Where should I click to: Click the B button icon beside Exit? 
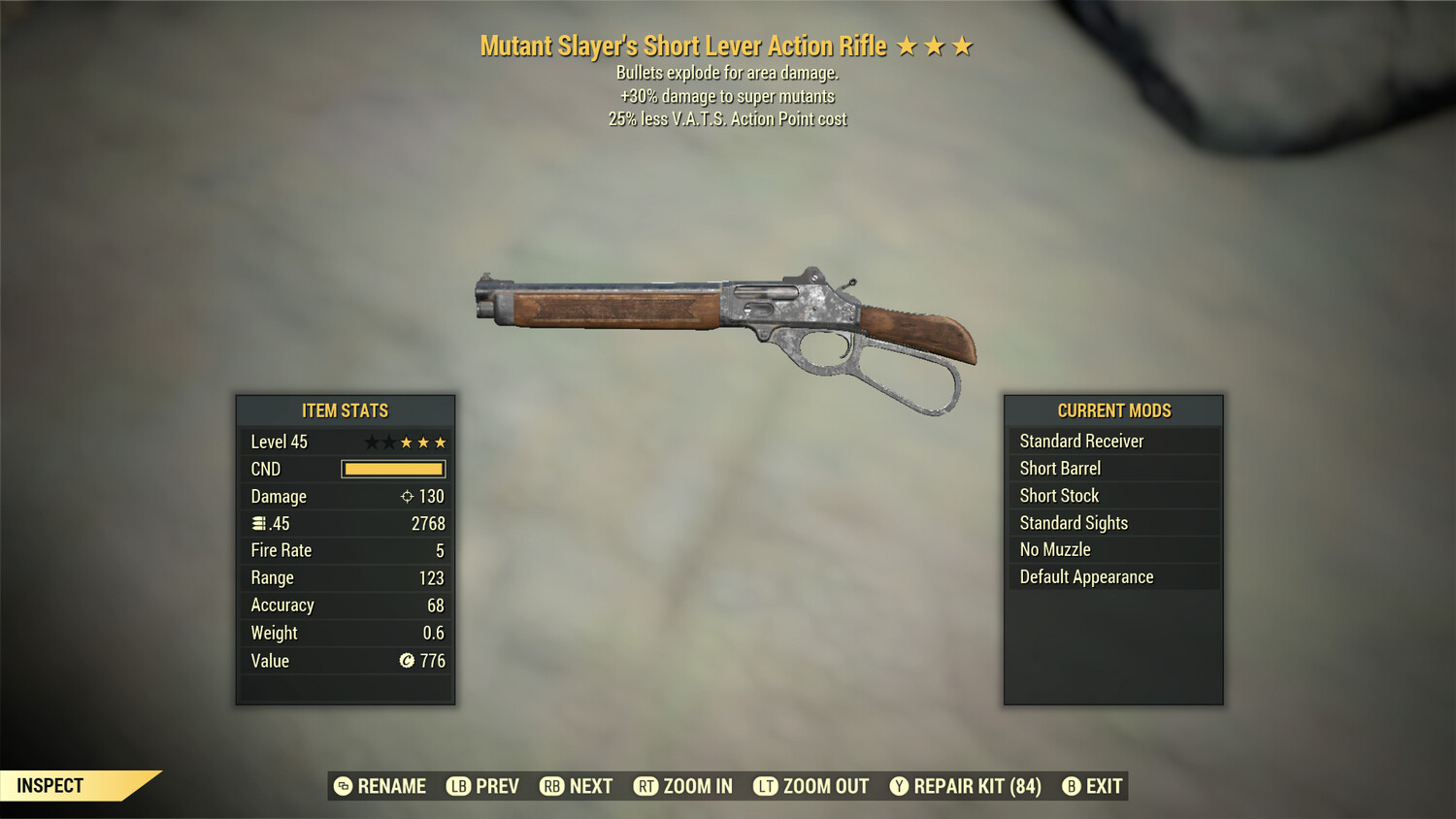(x=1072, y=786)
